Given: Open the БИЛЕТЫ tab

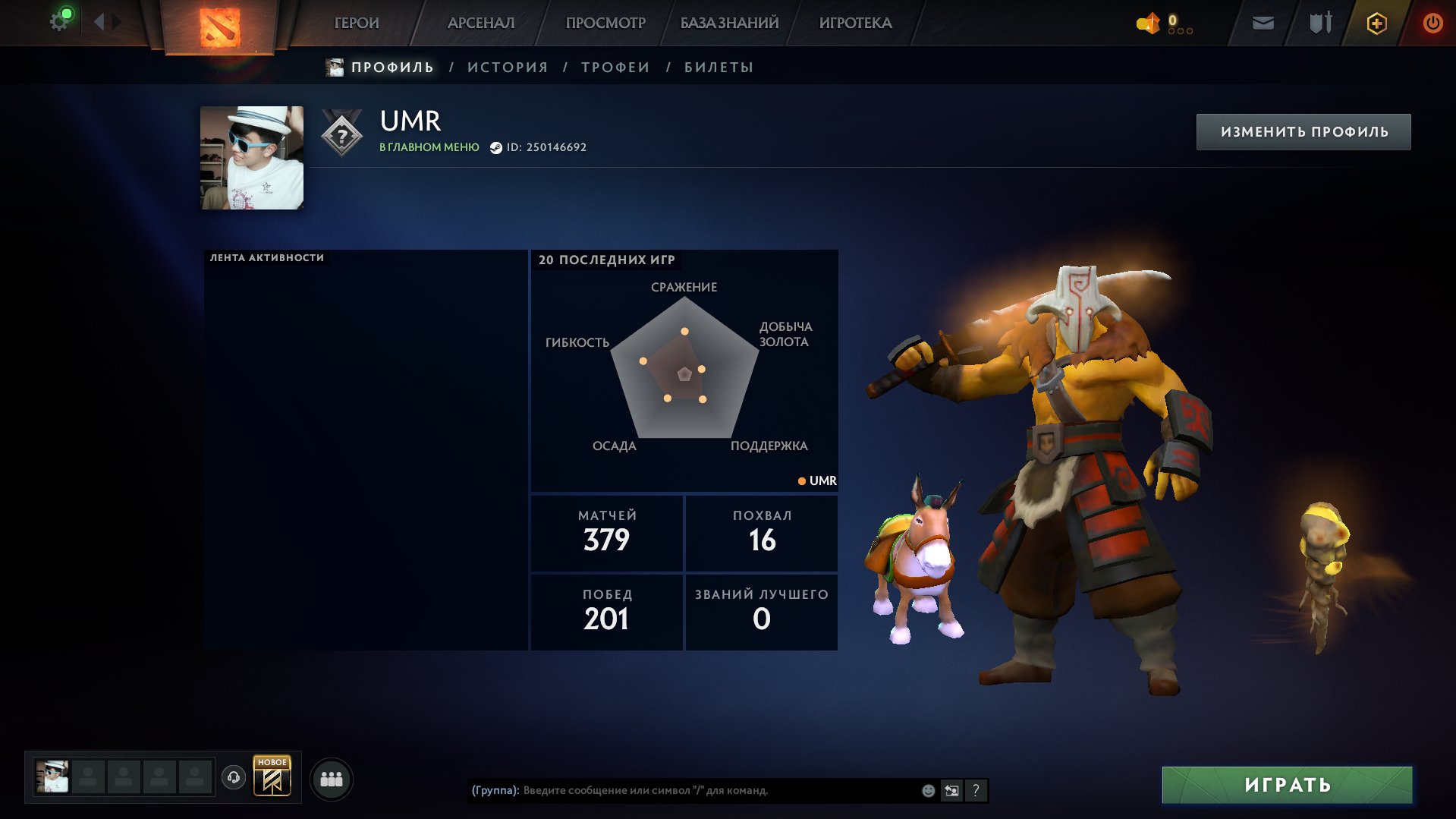Looking at the screenshot, I should click(x=719, y=68).
